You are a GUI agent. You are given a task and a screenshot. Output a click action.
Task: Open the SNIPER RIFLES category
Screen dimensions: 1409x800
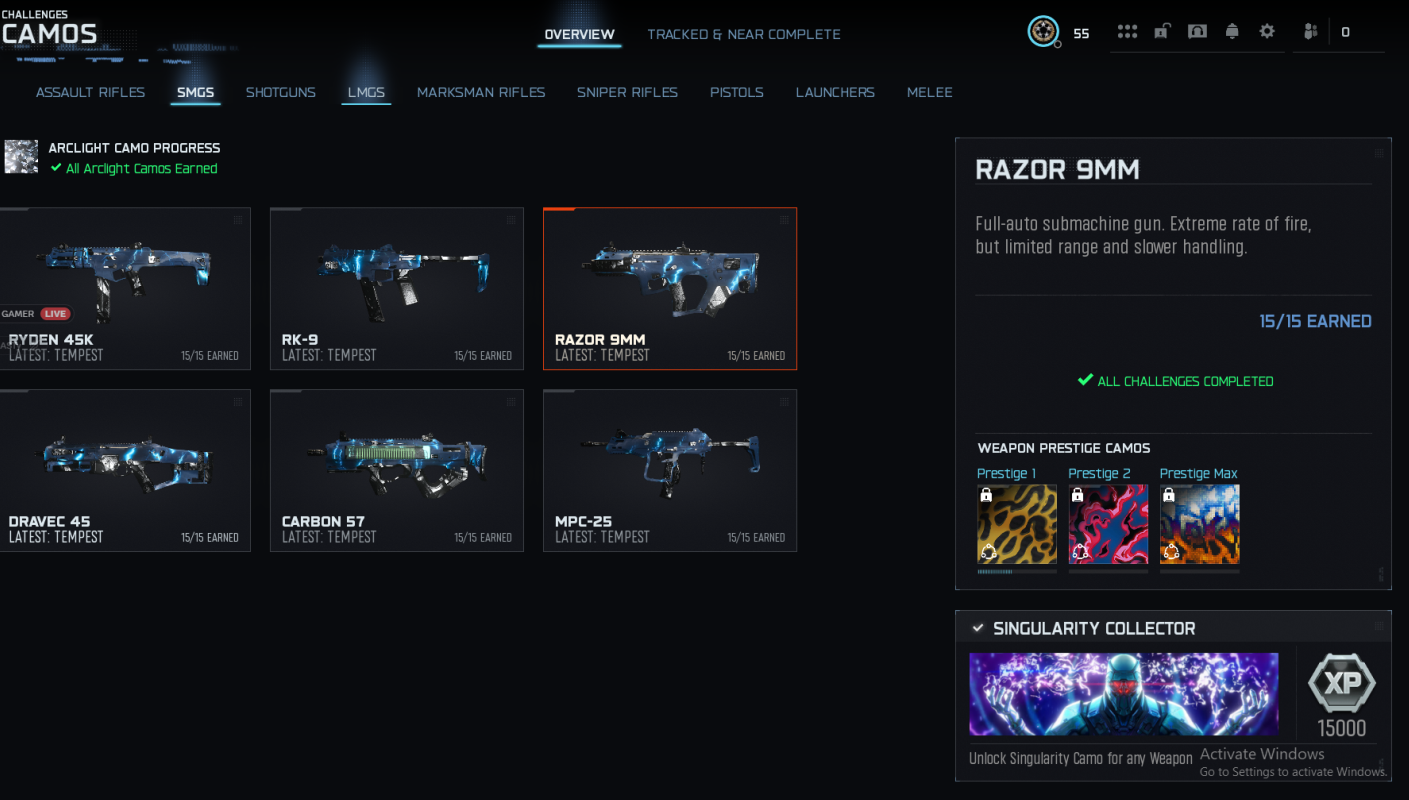(627, 92)
